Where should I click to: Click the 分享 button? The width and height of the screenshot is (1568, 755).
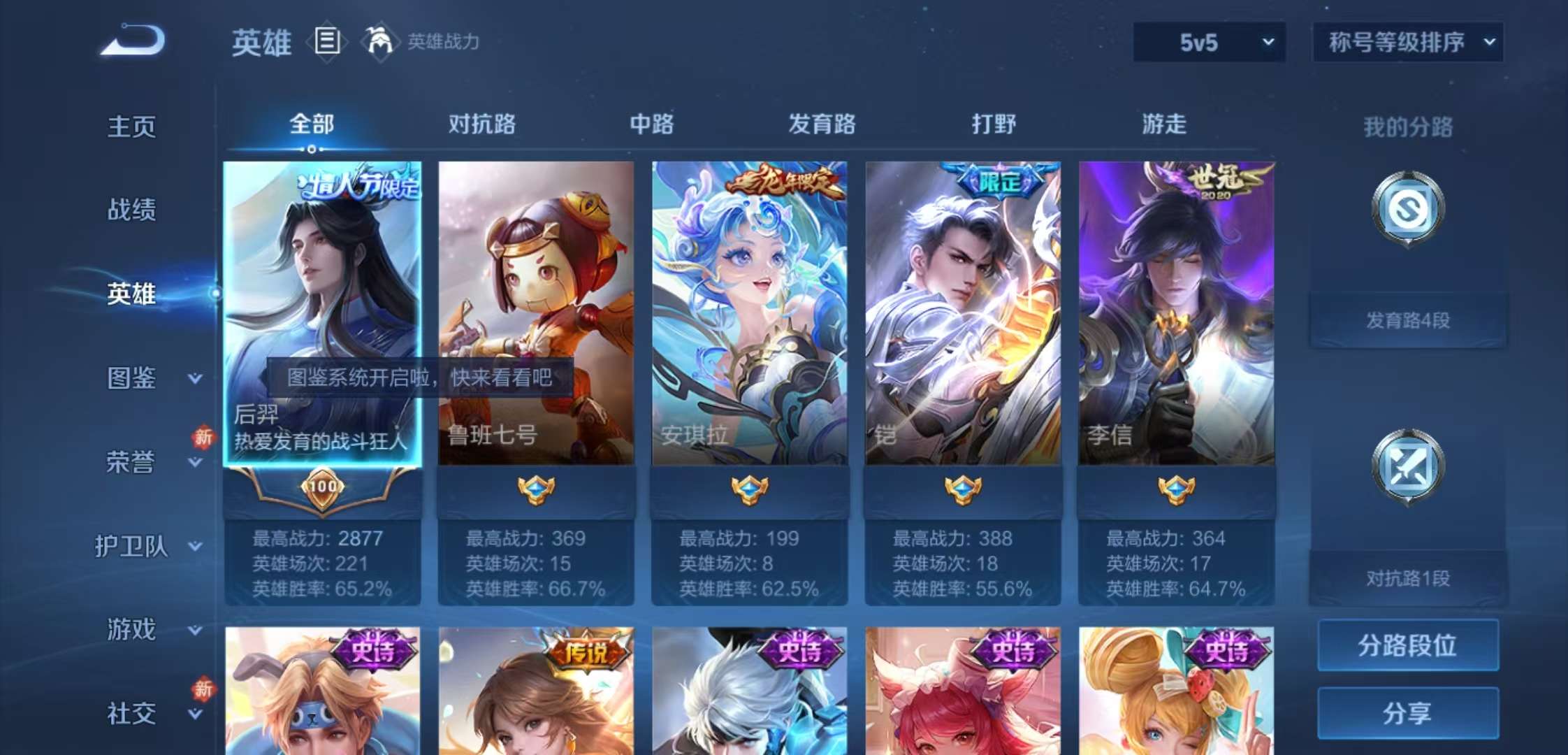(x=1407, y=713)
